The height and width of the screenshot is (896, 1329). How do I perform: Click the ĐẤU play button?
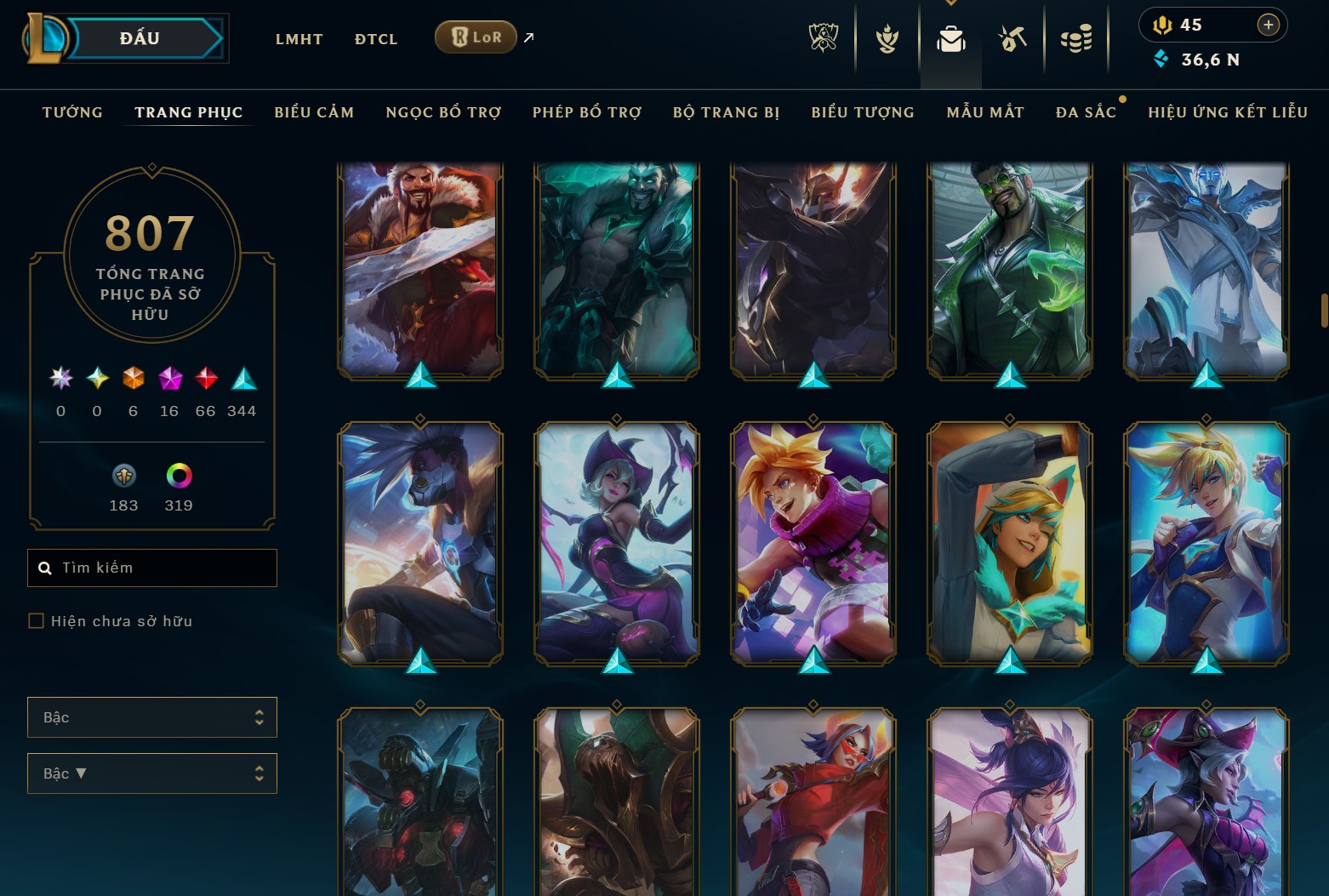click(140, 37)
